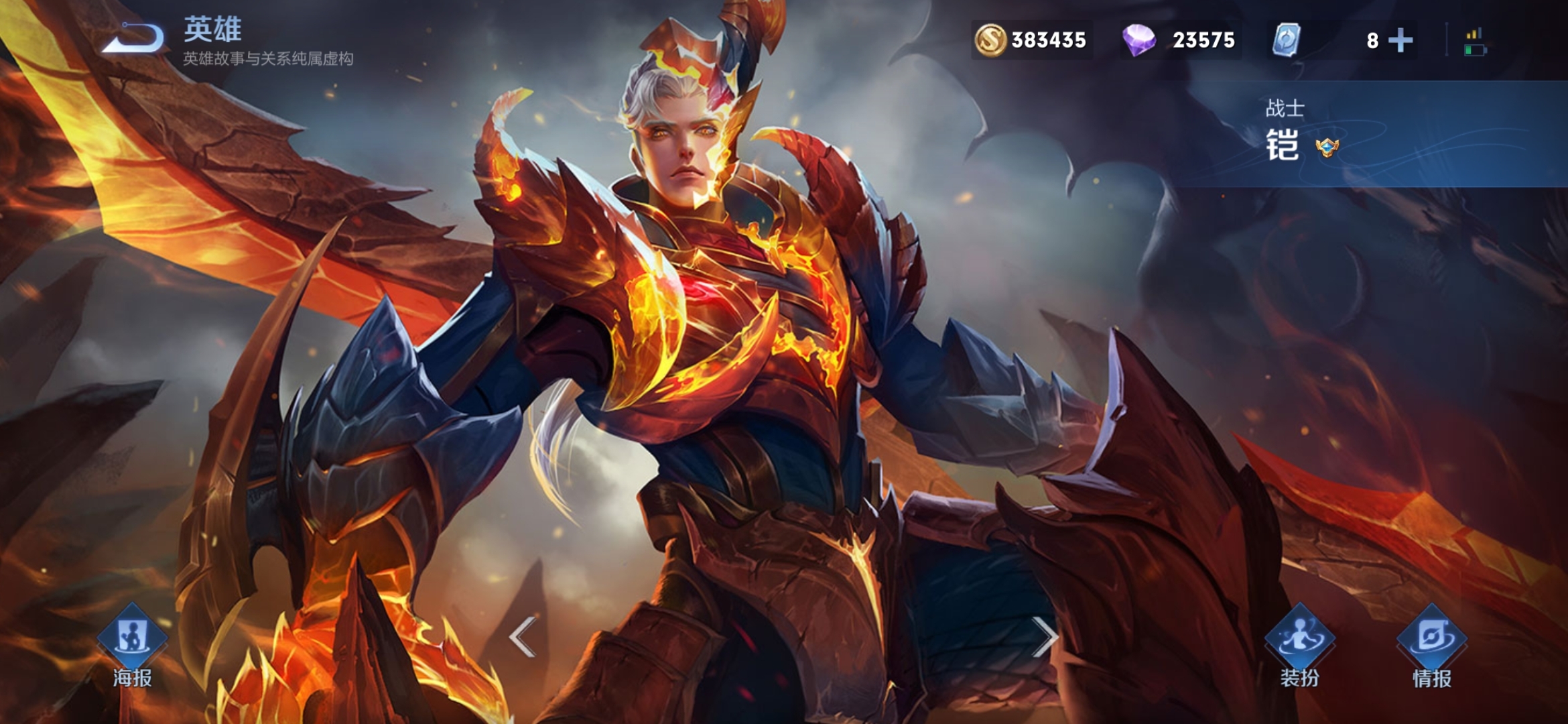Tap the gold coin currency icon

pyautogui.click(x=990, y=40)
